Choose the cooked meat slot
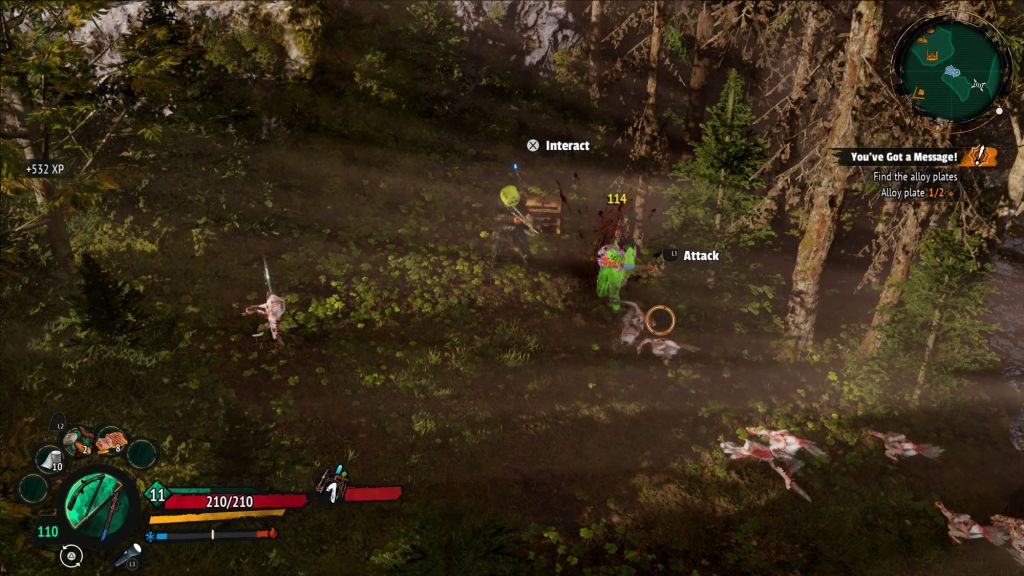Viewport: 1024px width, 576px height. click(111, 440)
